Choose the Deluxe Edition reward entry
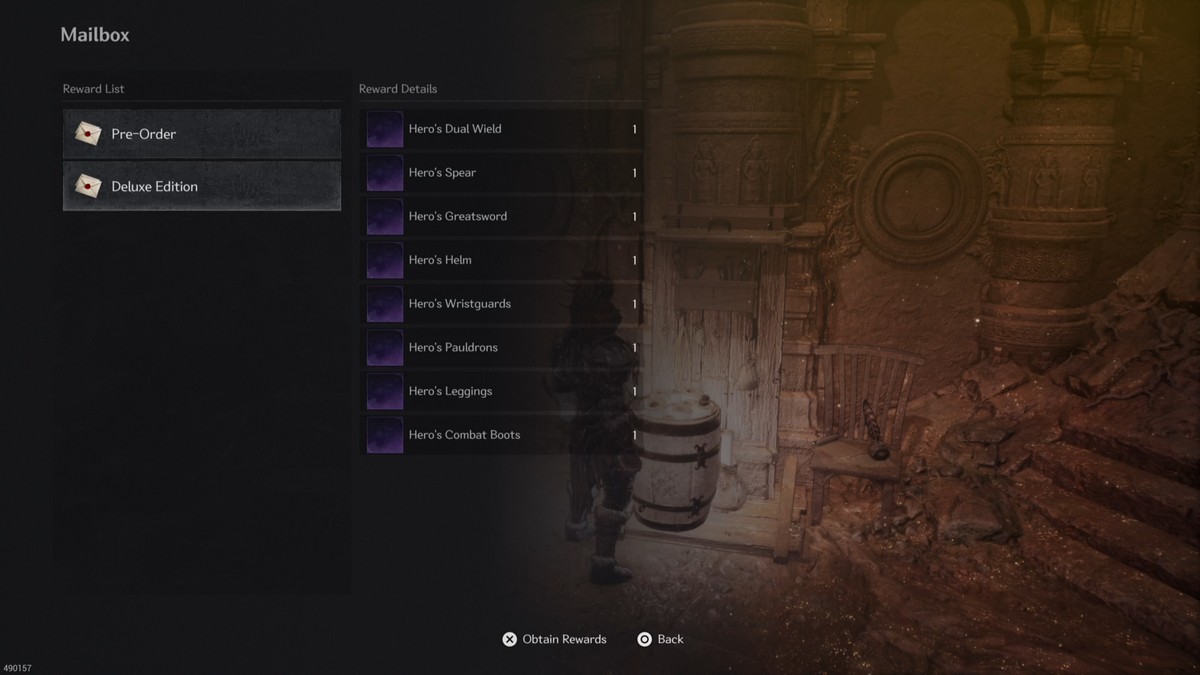This screenshot has height=675, width=1200. coord(201,187)
